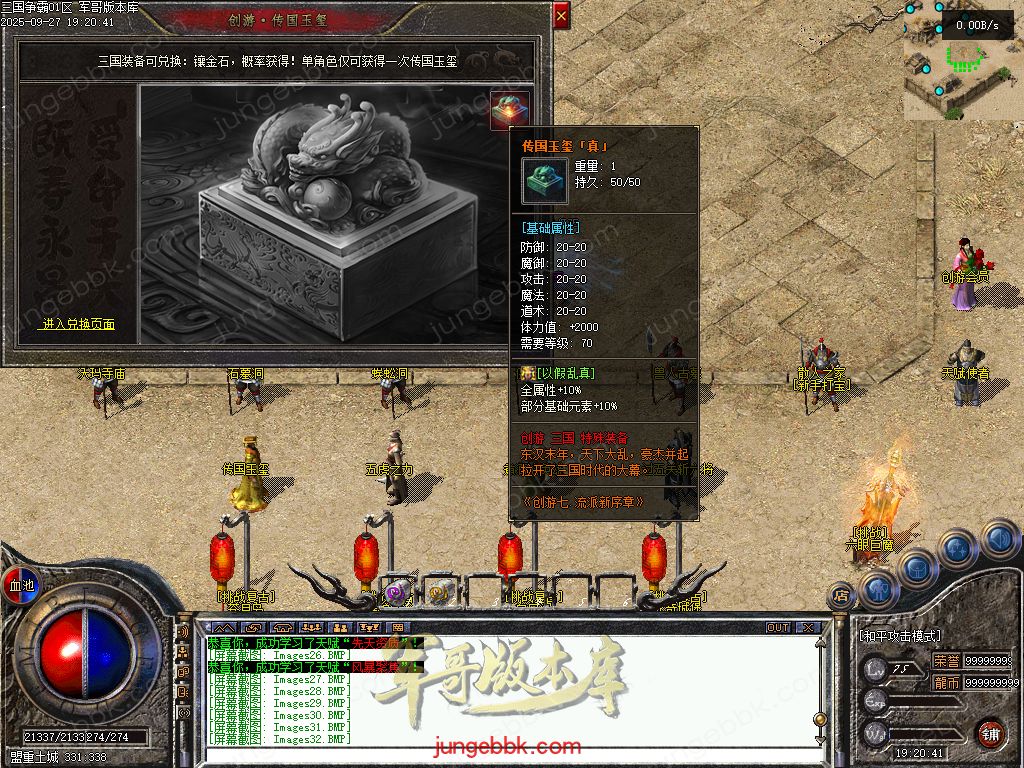
Task: Toggle sound with the speaker button
Action: click(x=998, y=540)
